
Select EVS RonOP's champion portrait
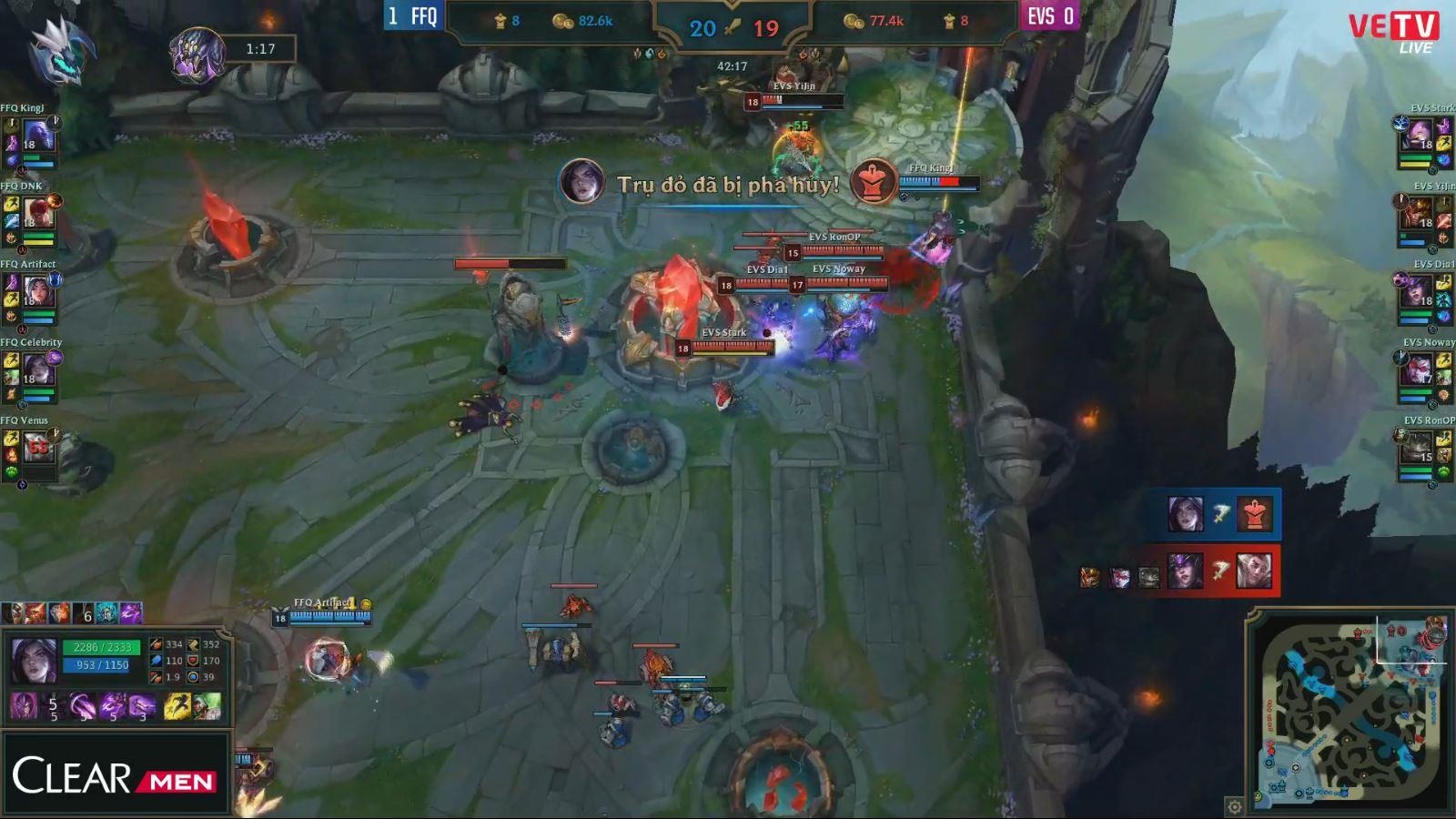pyautogui.click(x=1418, y=450)
